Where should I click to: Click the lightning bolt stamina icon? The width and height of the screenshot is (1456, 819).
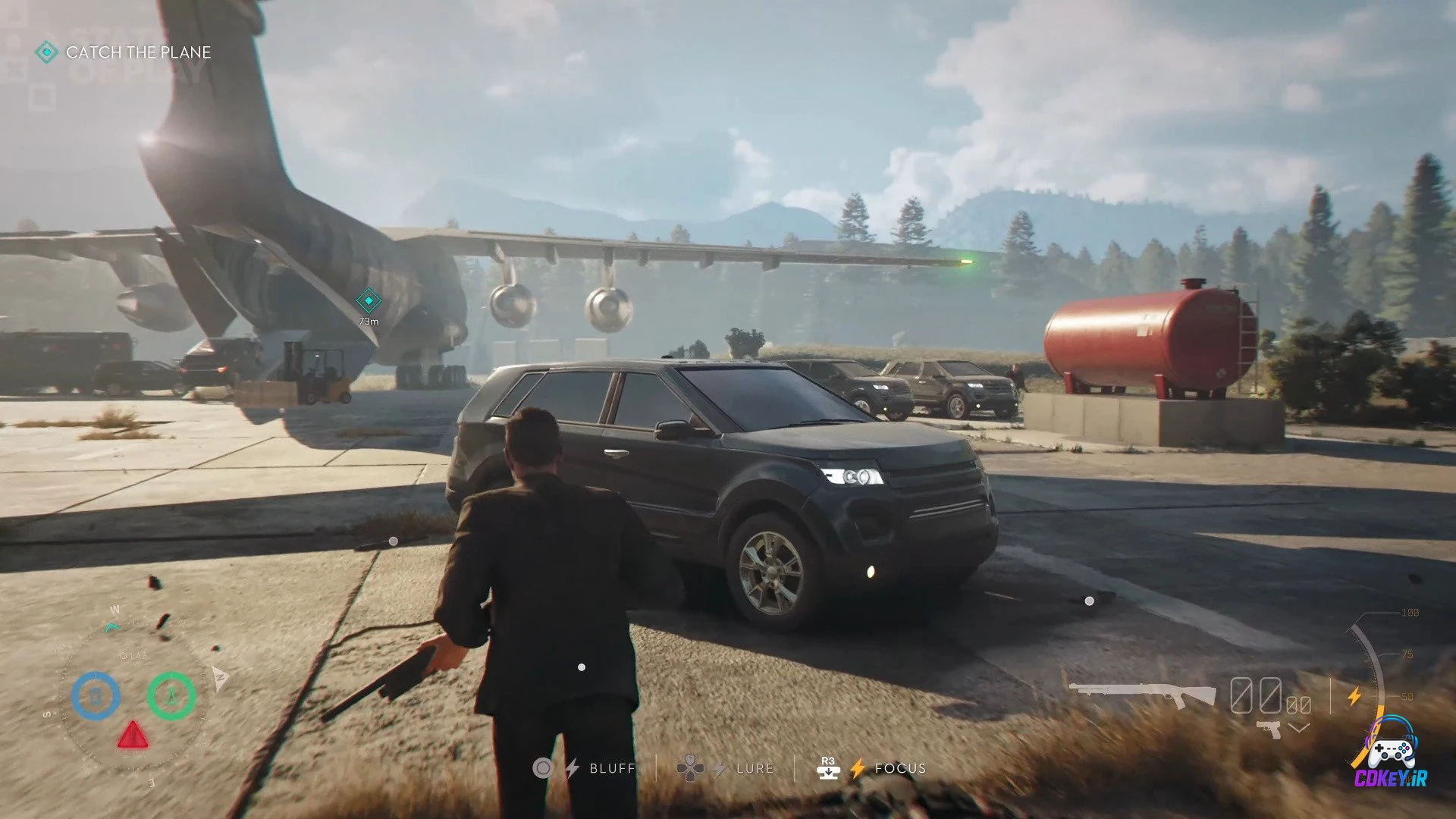1355,696
